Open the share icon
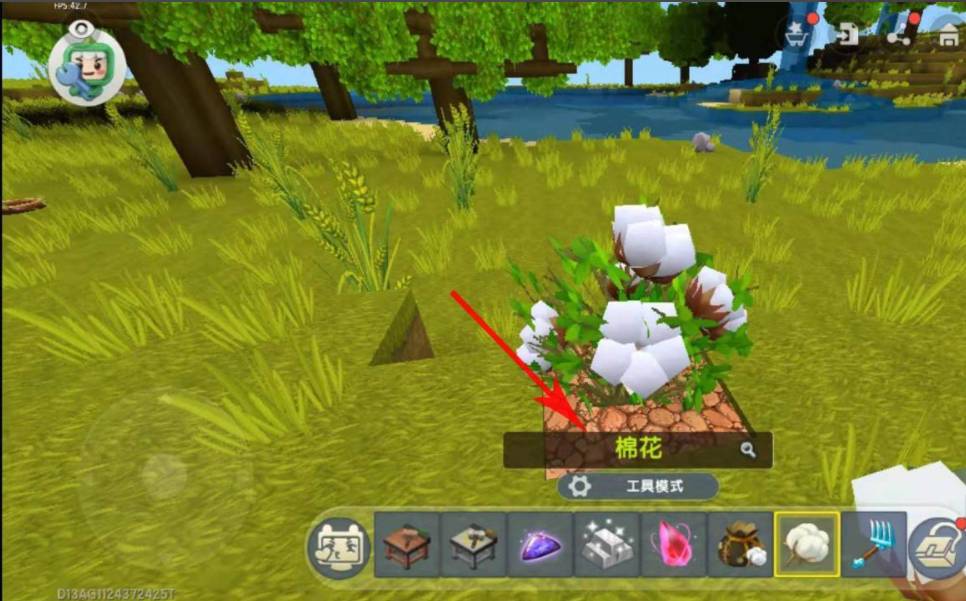The width and height of the screenshot is (966, 601). tap(903, 33)
